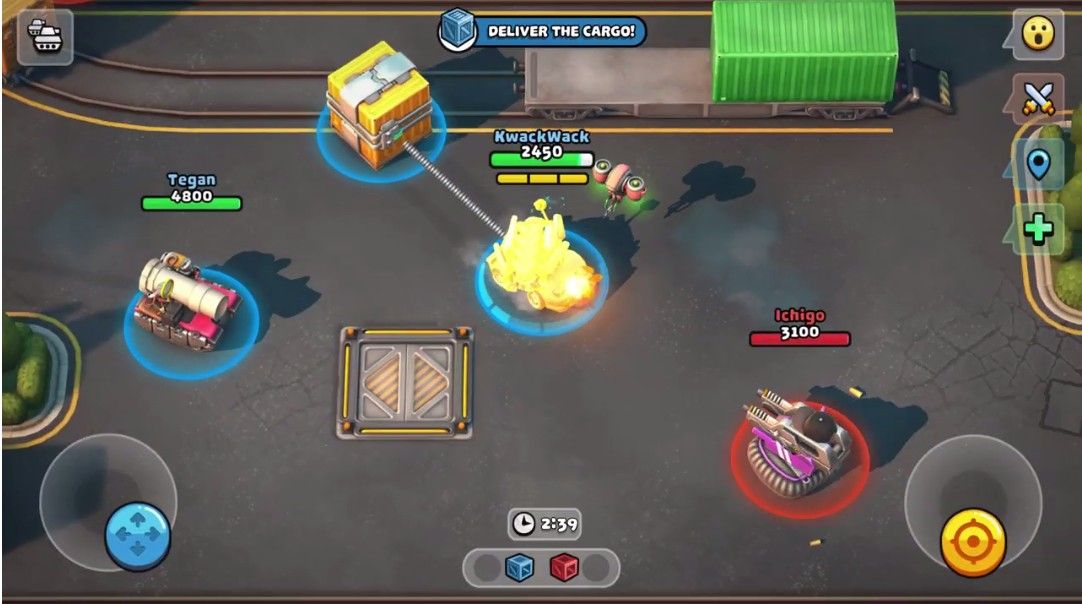Tap the surprised emoji button
Screen dimensions: 1082x604
(x=1038, y=34)
